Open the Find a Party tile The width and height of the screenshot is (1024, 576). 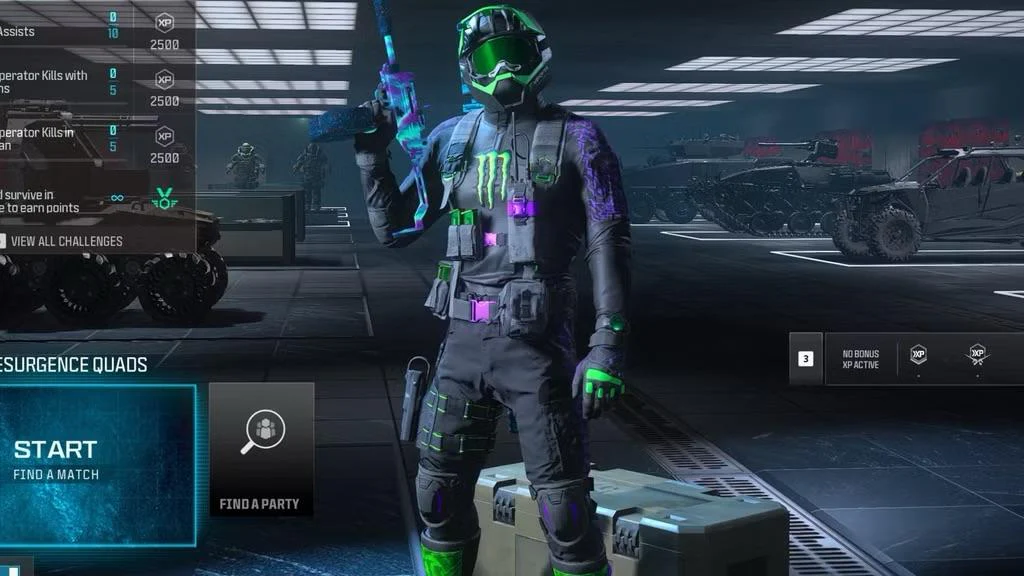pos(261,451)
